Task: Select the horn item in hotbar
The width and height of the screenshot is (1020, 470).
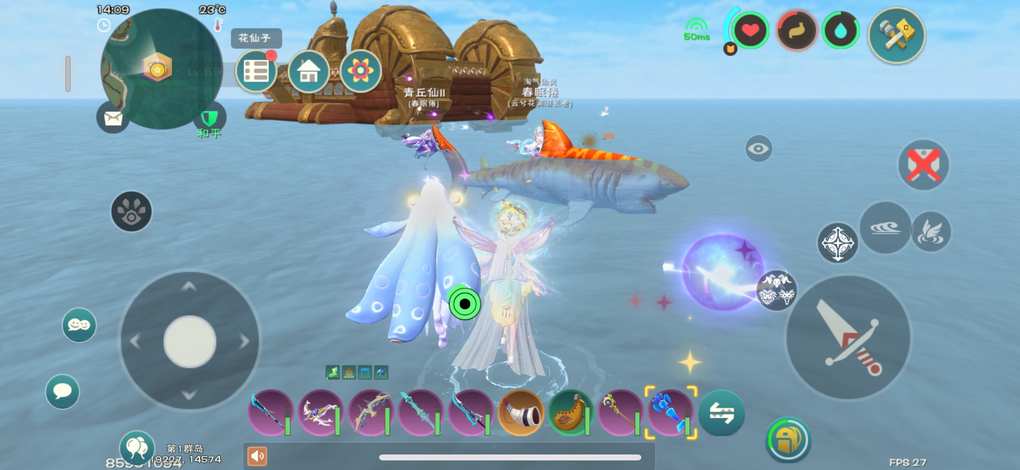Action: point(520,412)
